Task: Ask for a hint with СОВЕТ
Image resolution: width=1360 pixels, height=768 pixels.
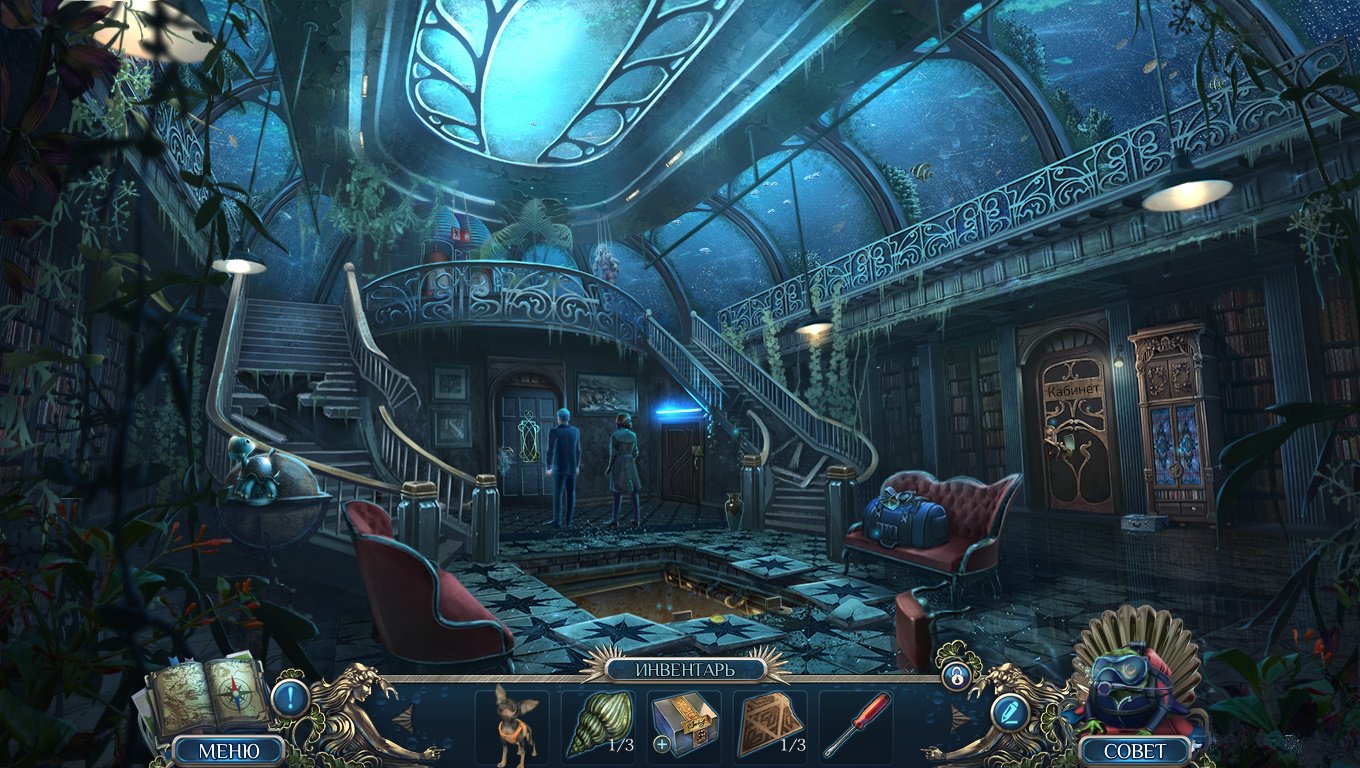Action: point(1136,750)
